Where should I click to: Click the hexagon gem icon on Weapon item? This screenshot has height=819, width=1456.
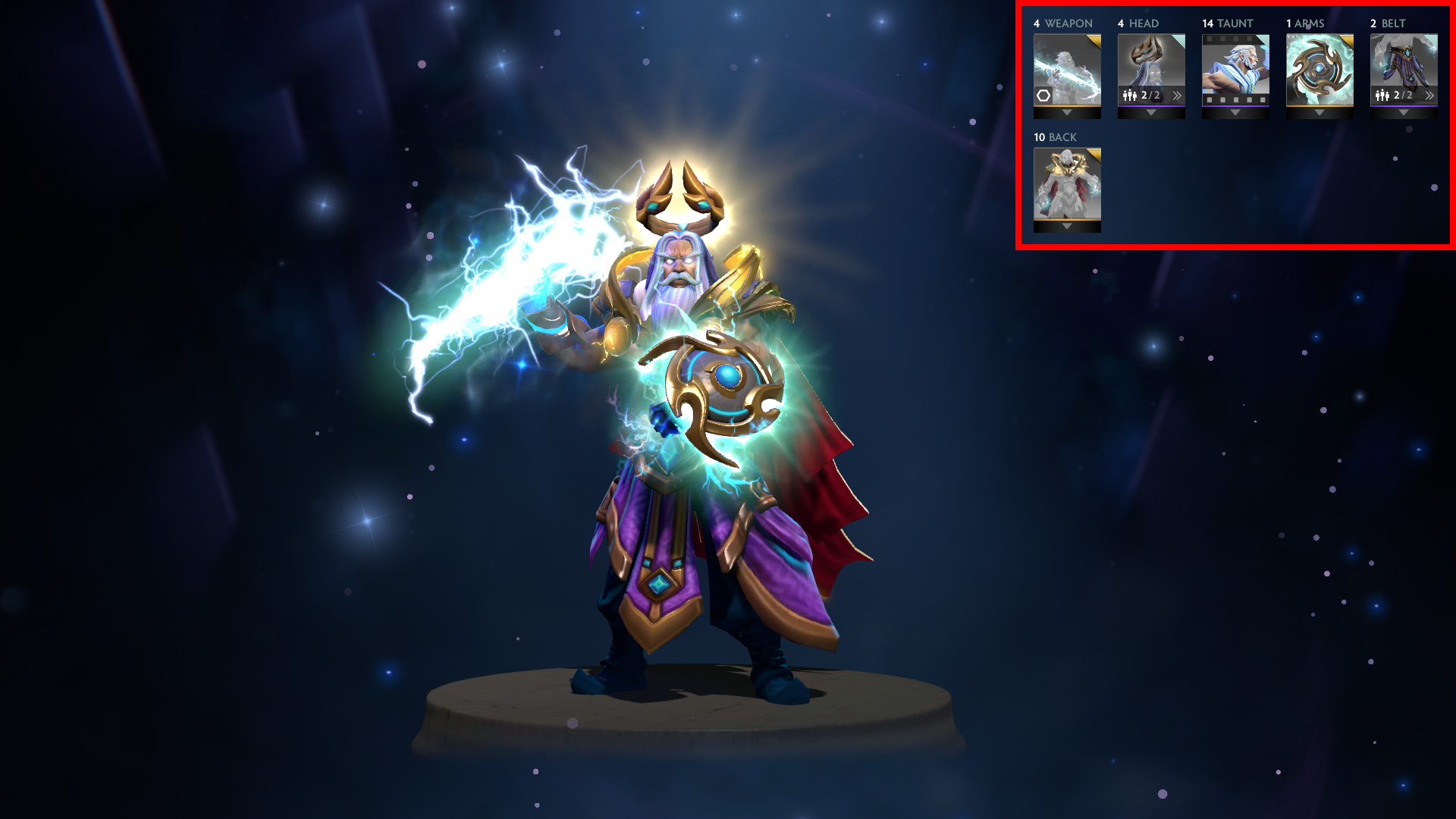1043,96
